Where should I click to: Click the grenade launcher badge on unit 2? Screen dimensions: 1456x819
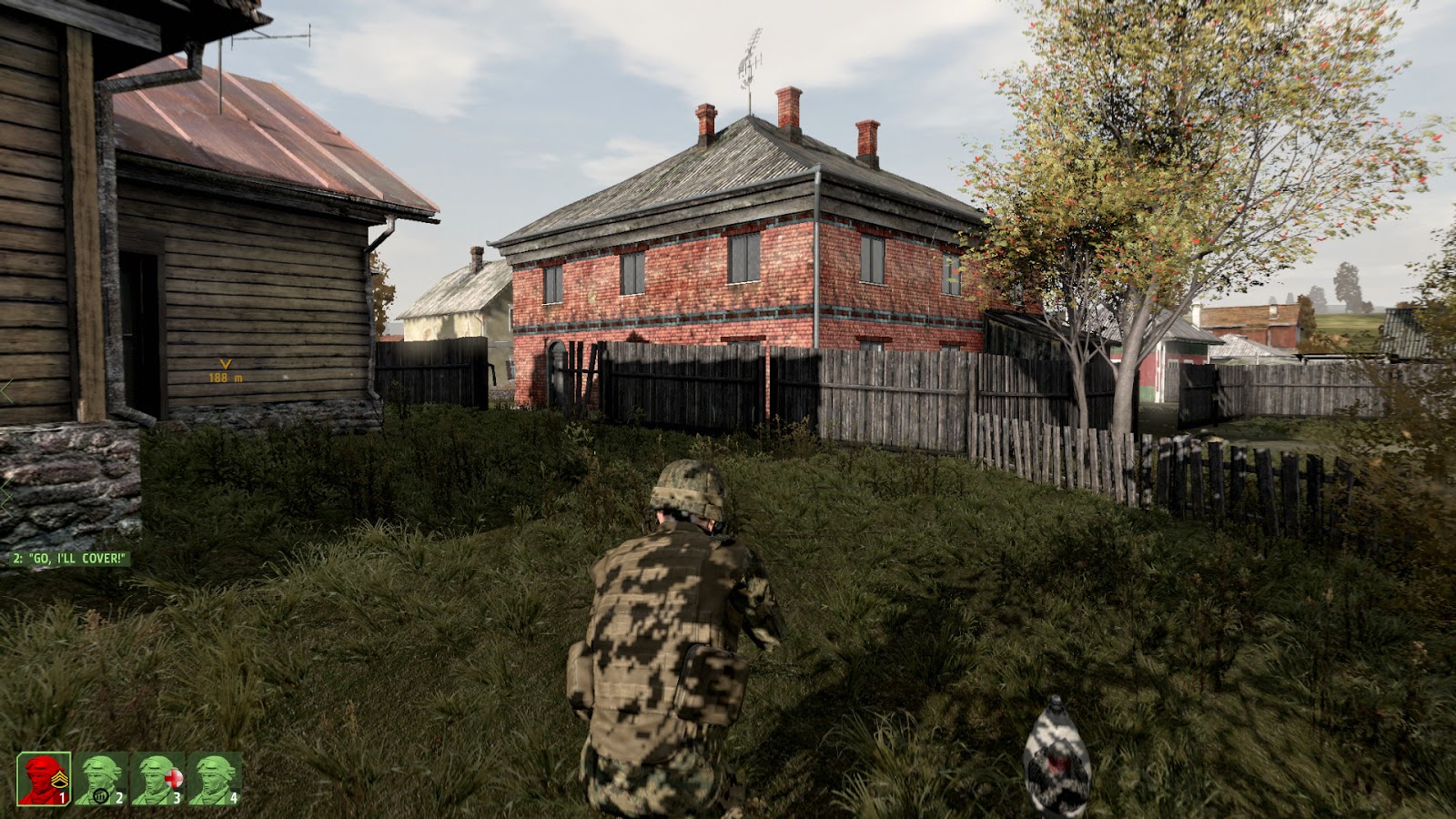point(101,796)
